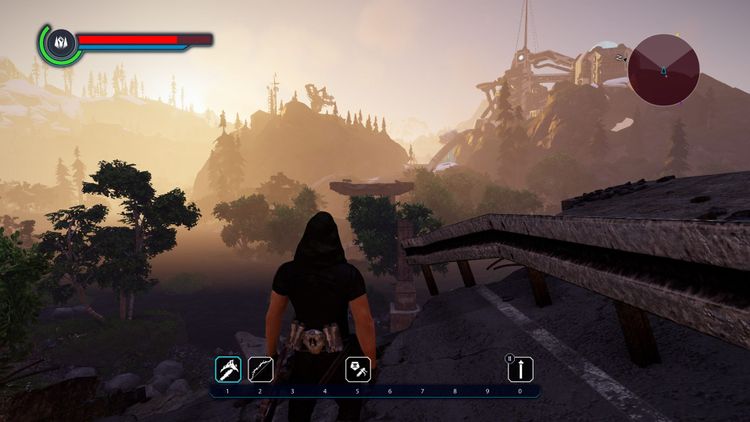Click the faction emblem beside the health bar
Image resolution: width=750 pixels, height=422 pixels.
59,42
